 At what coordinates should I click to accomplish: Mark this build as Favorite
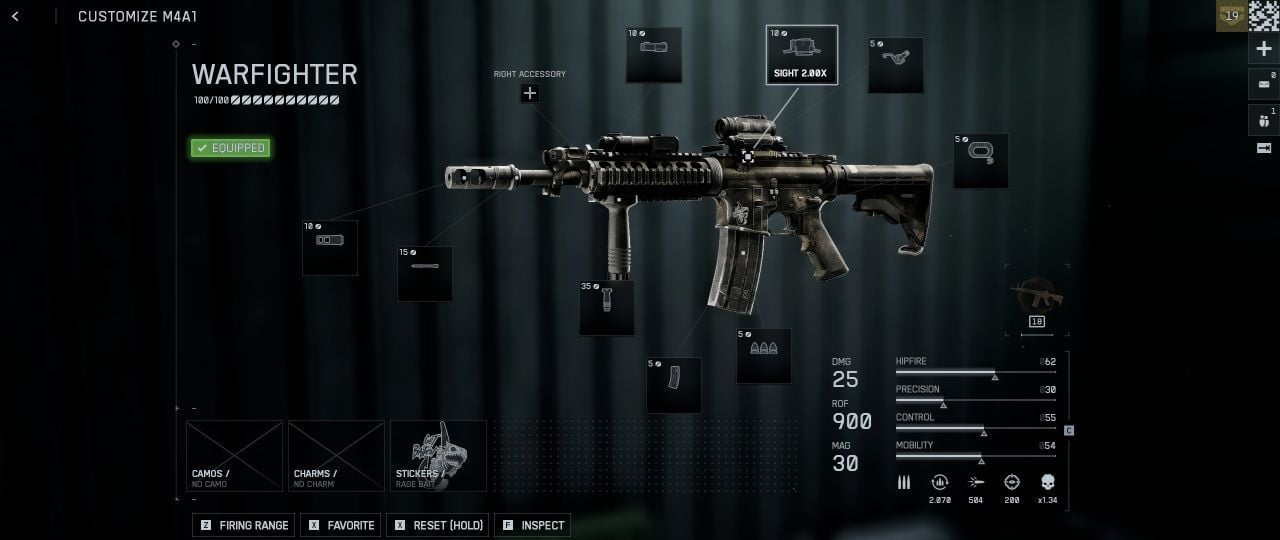(341, 525)
